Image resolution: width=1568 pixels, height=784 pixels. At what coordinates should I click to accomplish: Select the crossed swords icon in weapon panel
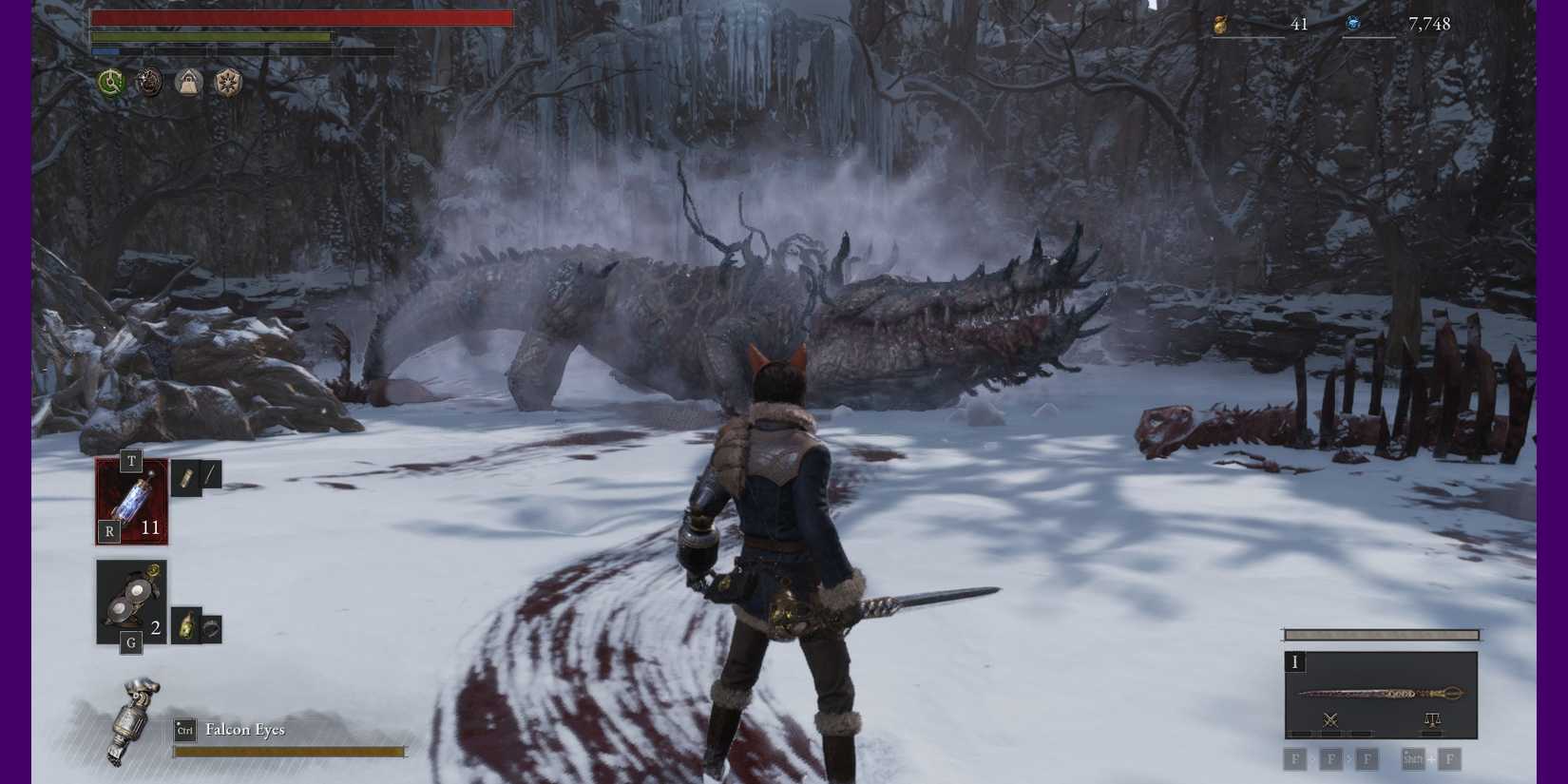(1330, 720)
